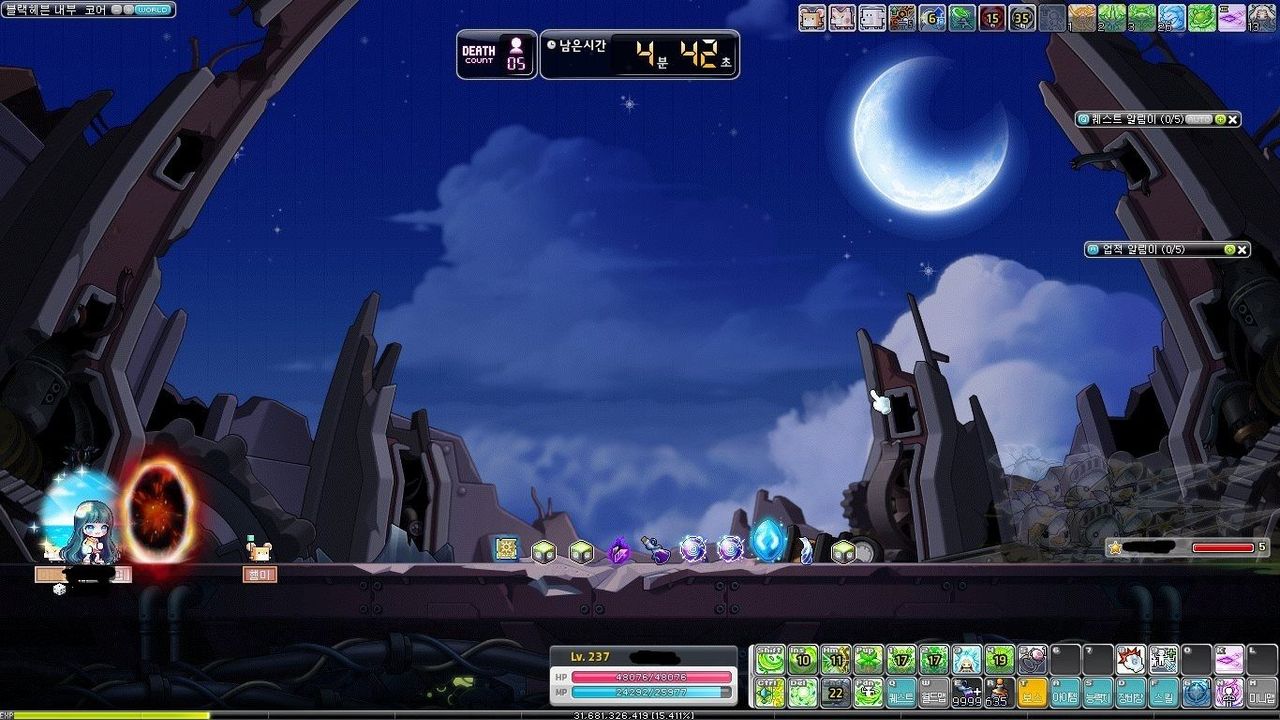Open the 퀘스트 (Quest) shortcut button
Image resolution: width=1280 pixels, height=720 pixels.
click(901, 692)
